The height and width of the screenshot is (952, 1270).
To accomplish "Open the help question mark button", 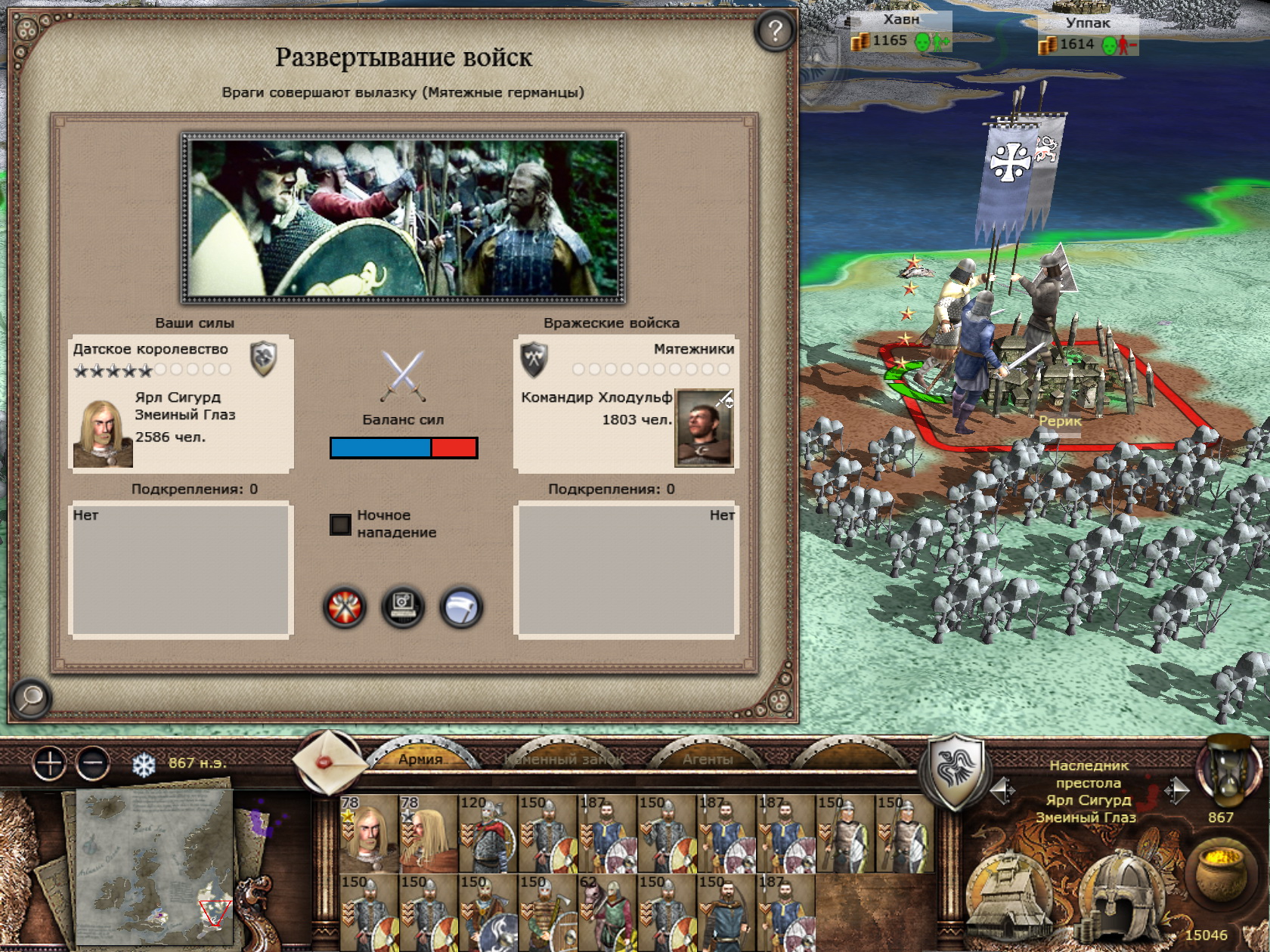I will [774, 31].
